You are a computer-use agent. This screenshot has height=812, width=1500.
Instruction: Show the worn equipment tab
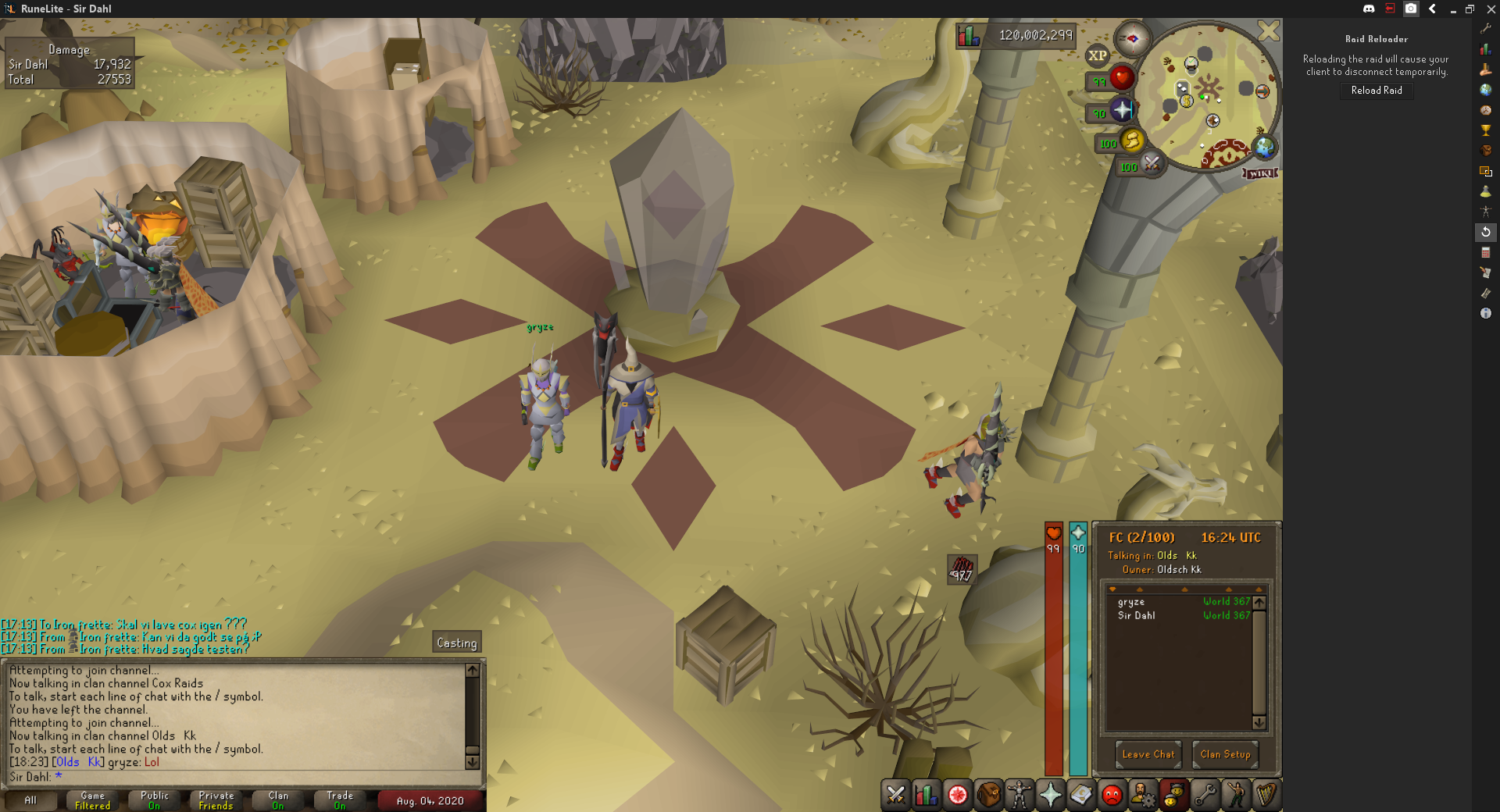pos(1020,796)
